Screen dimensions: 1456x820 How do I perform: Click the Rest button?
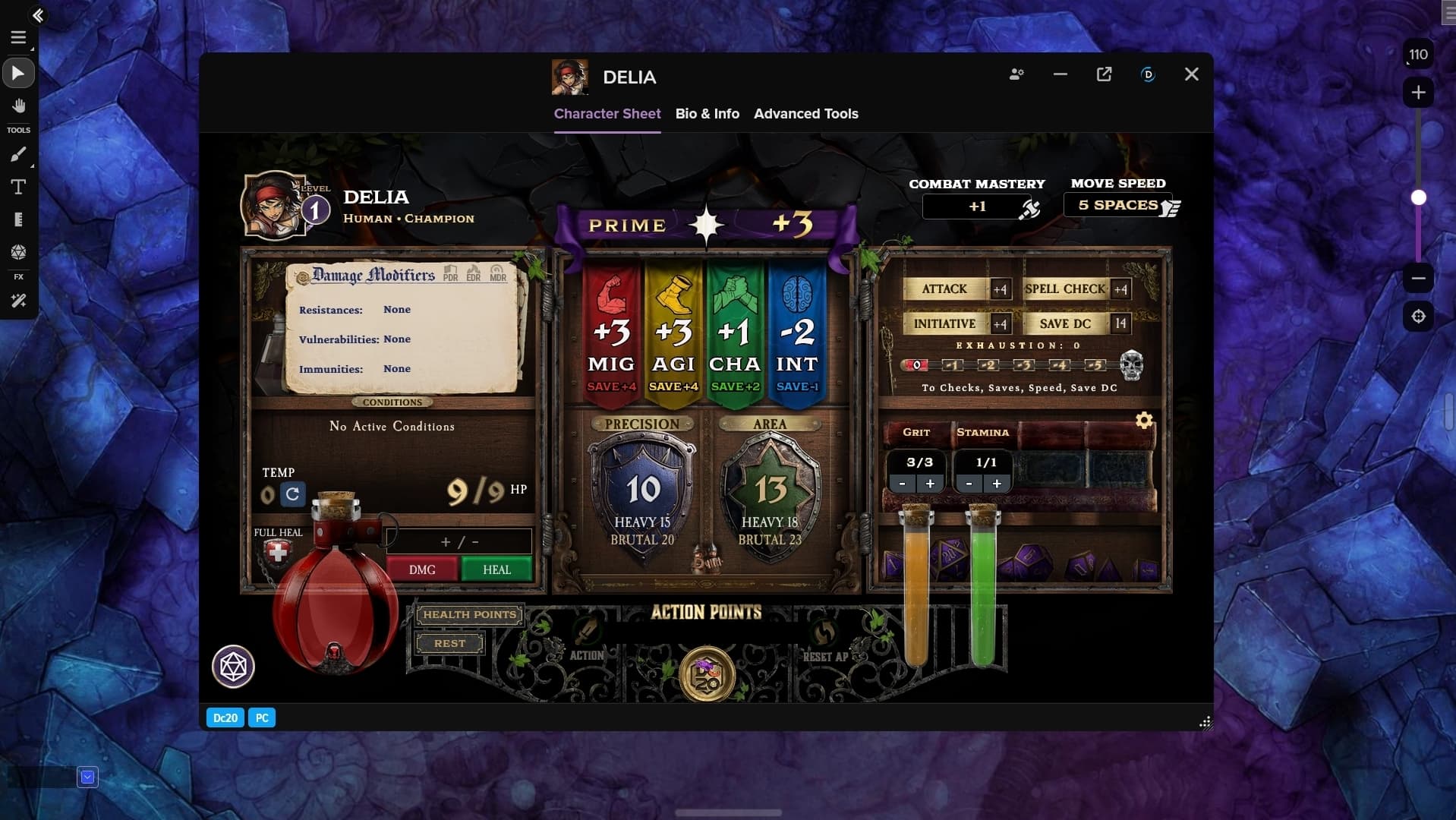[x=449, y=643]
